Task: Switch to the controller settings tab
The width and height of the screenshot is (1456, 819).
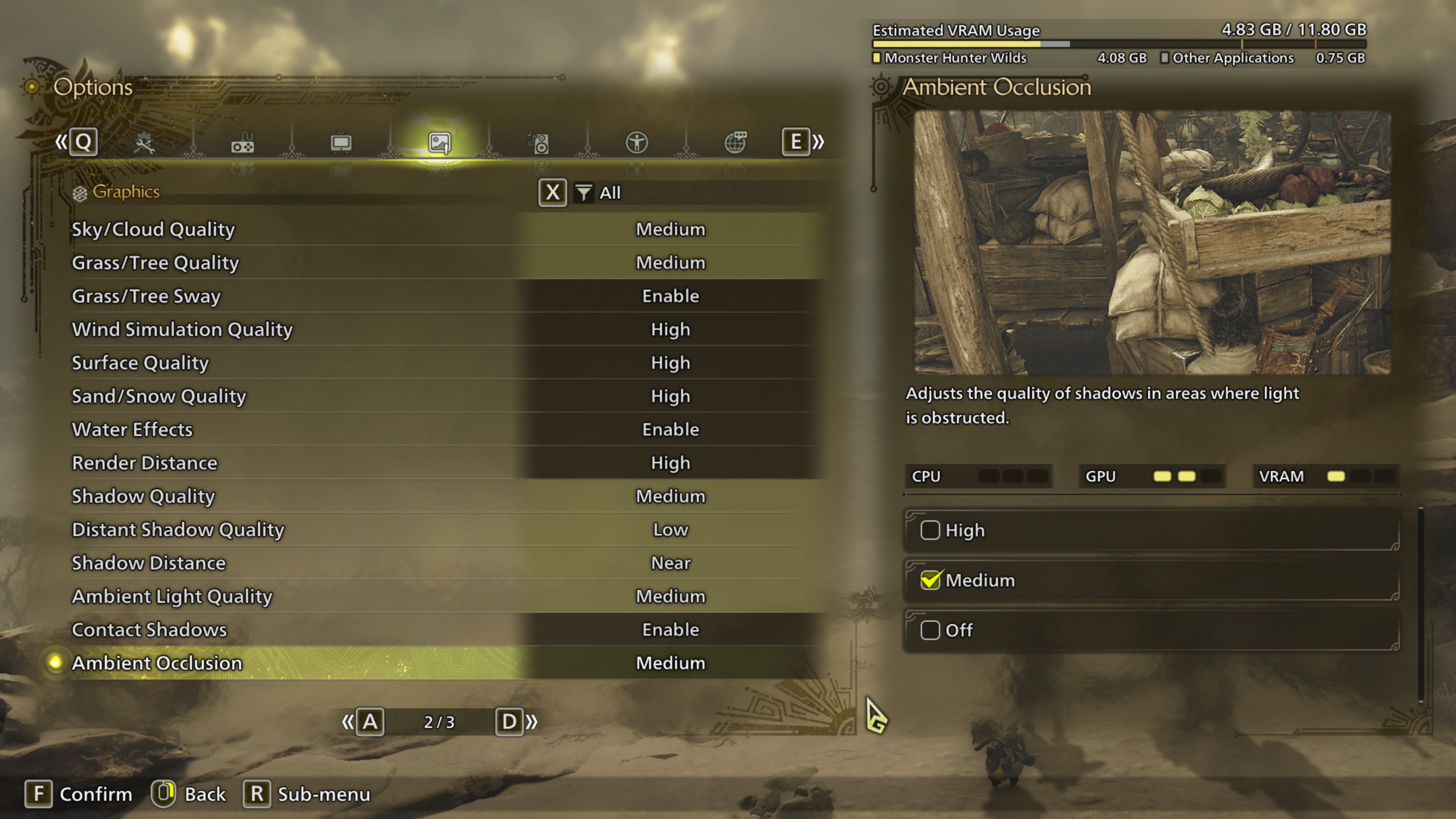Action: 243,143
